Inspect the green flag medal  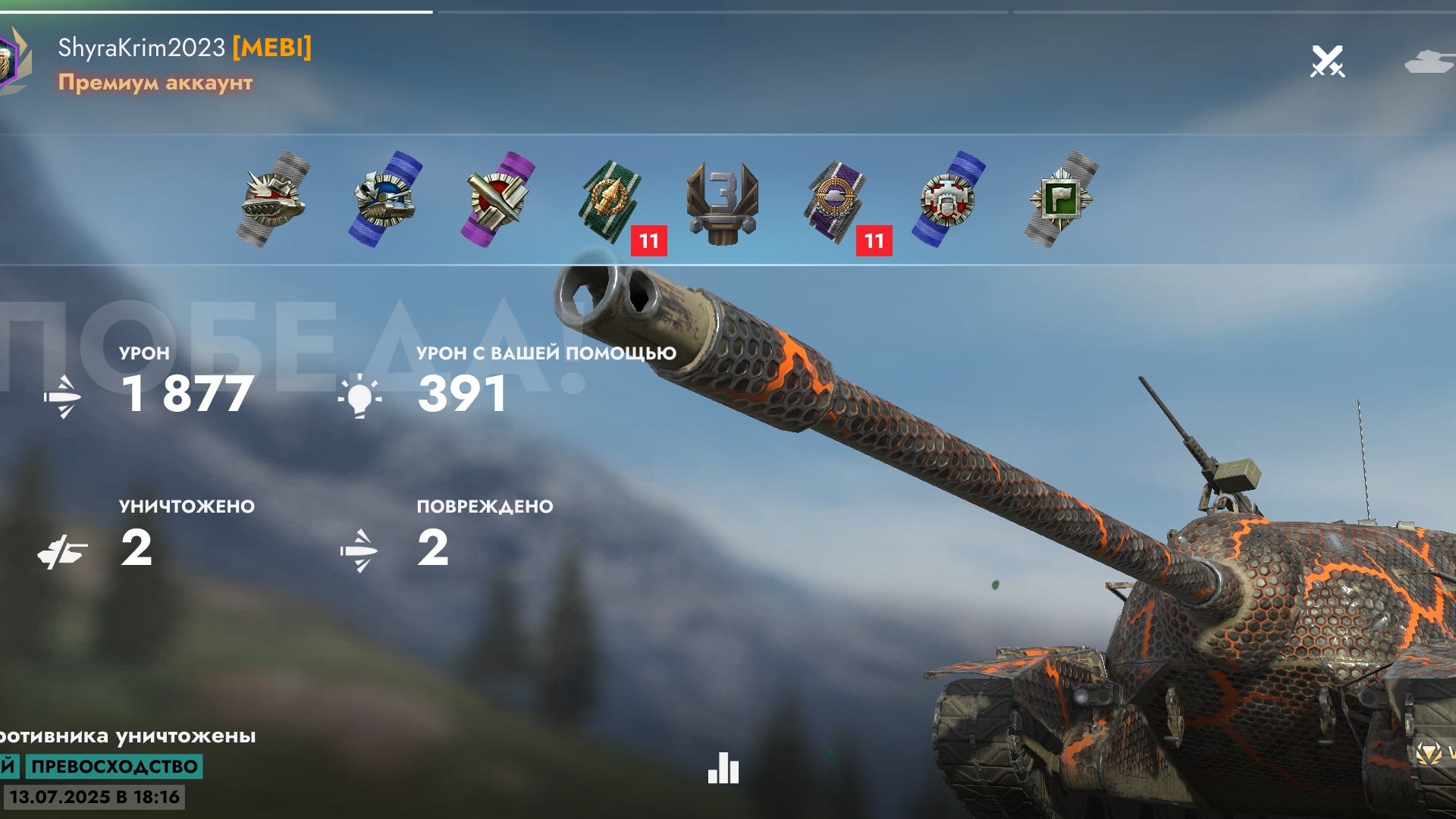1061,199
